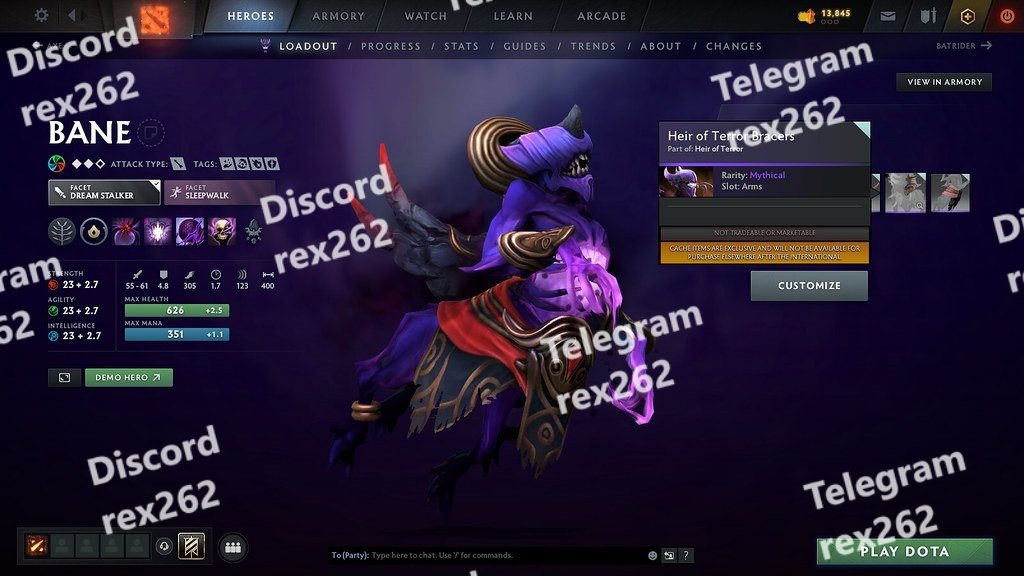Open the About section for Bane
Viewport: 1024px width, 576px height.
pos(660,46)
